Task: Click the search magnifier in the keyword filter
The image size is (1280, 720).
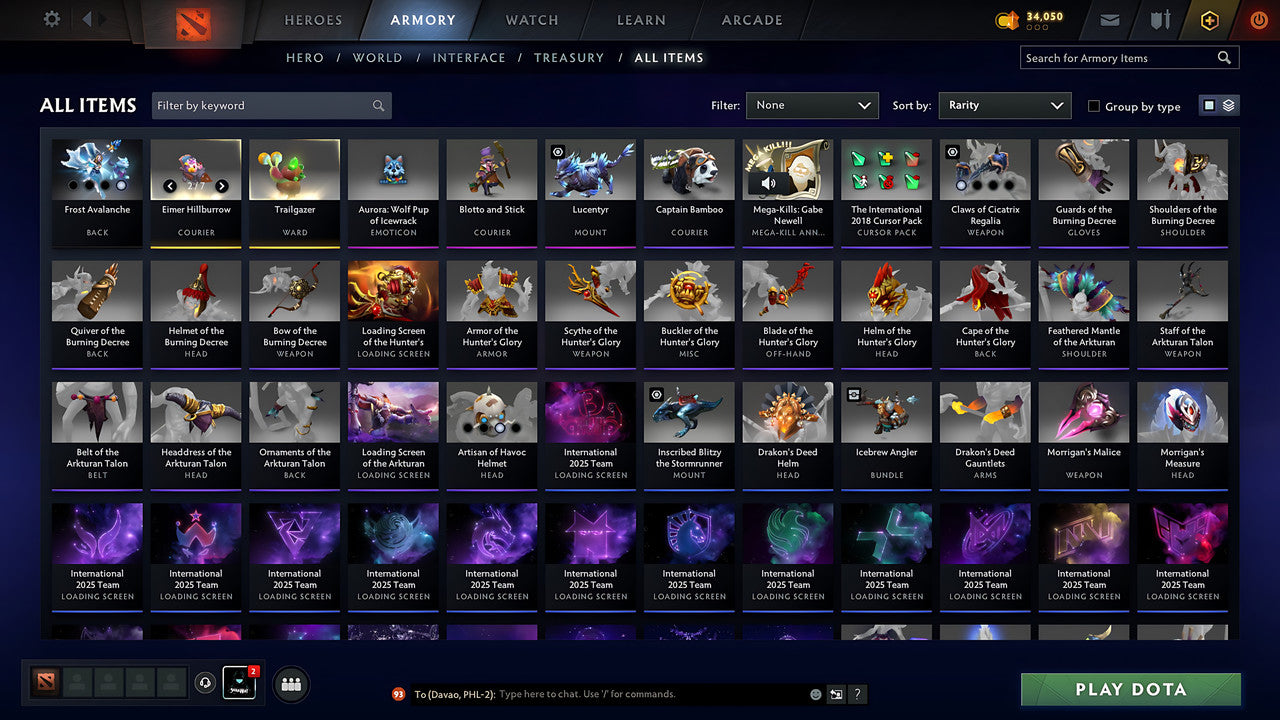Action: point(378,105)
